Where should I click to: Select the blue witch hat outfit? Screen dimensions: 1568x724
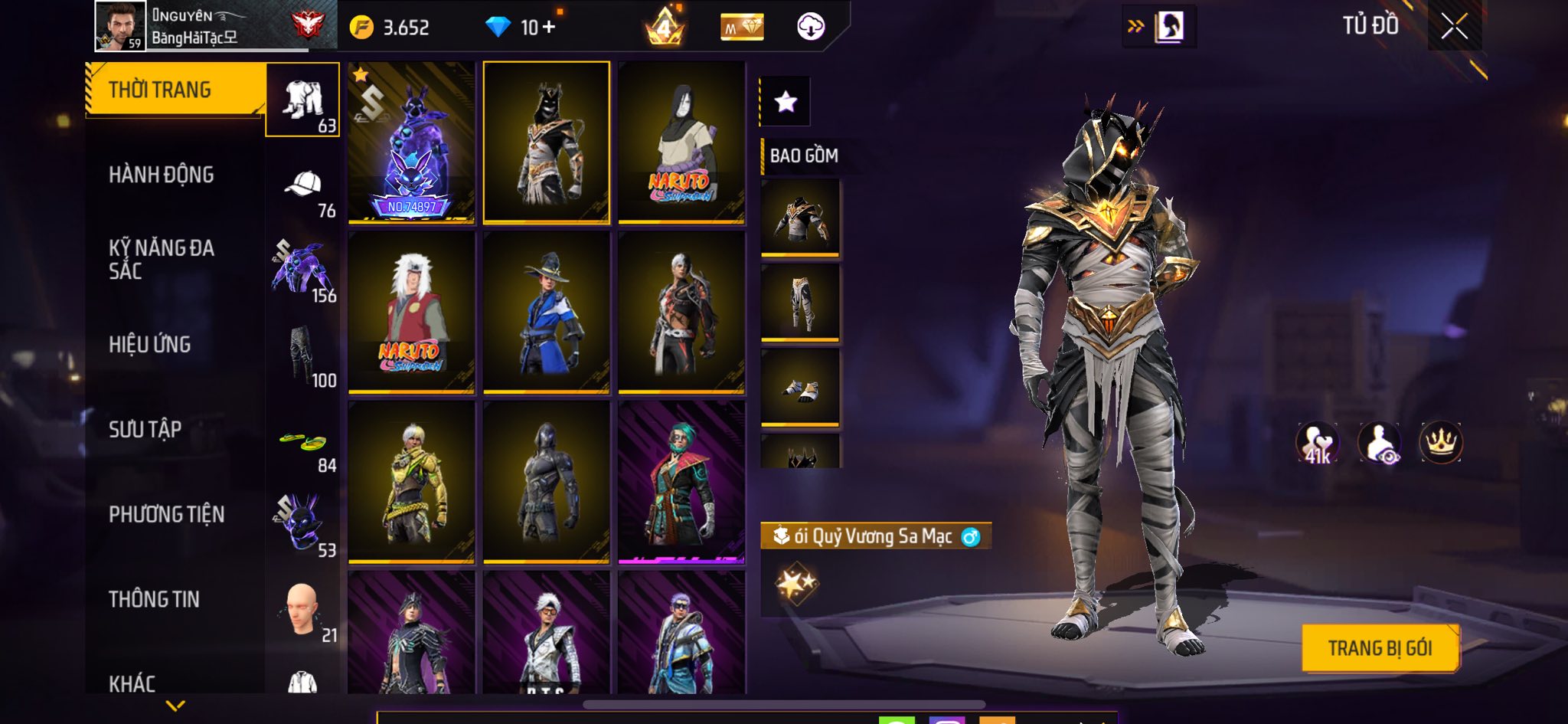(547, 313)
